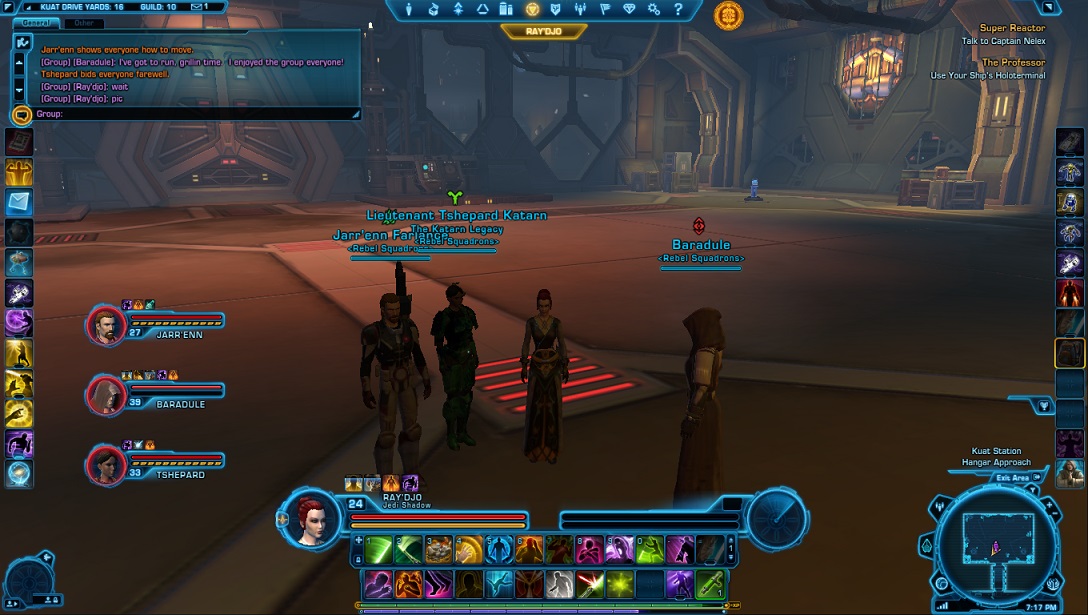This screenshot has height=615, width=1088.
Task: Select Baradule's party frame
Action: coord(107,394)
